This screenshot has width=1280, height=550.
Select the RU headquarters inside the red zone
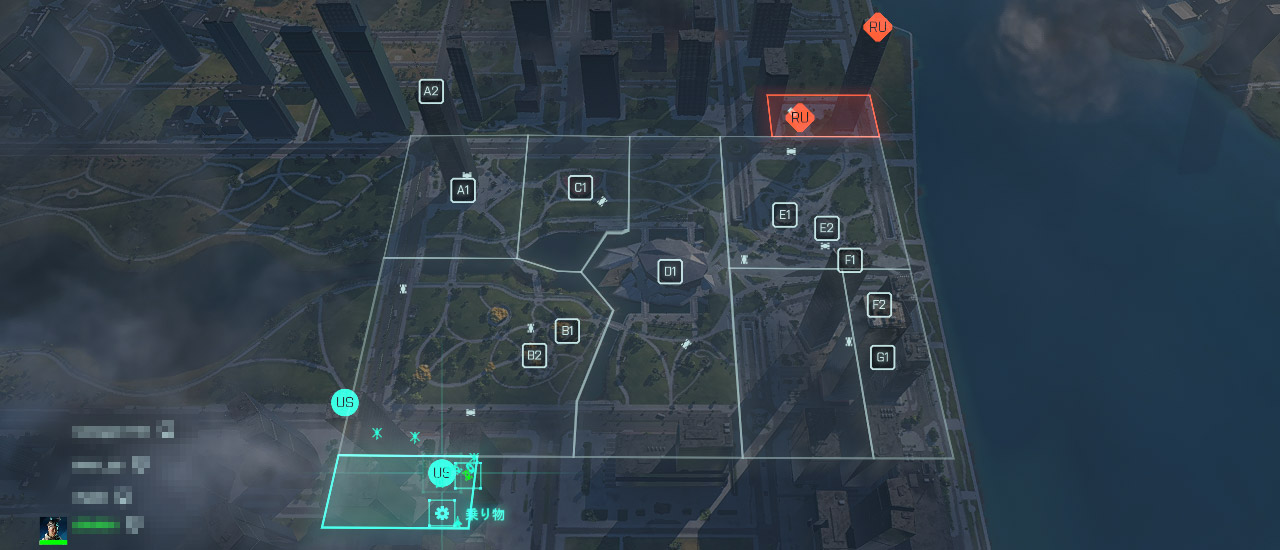[x=799, y=118]
